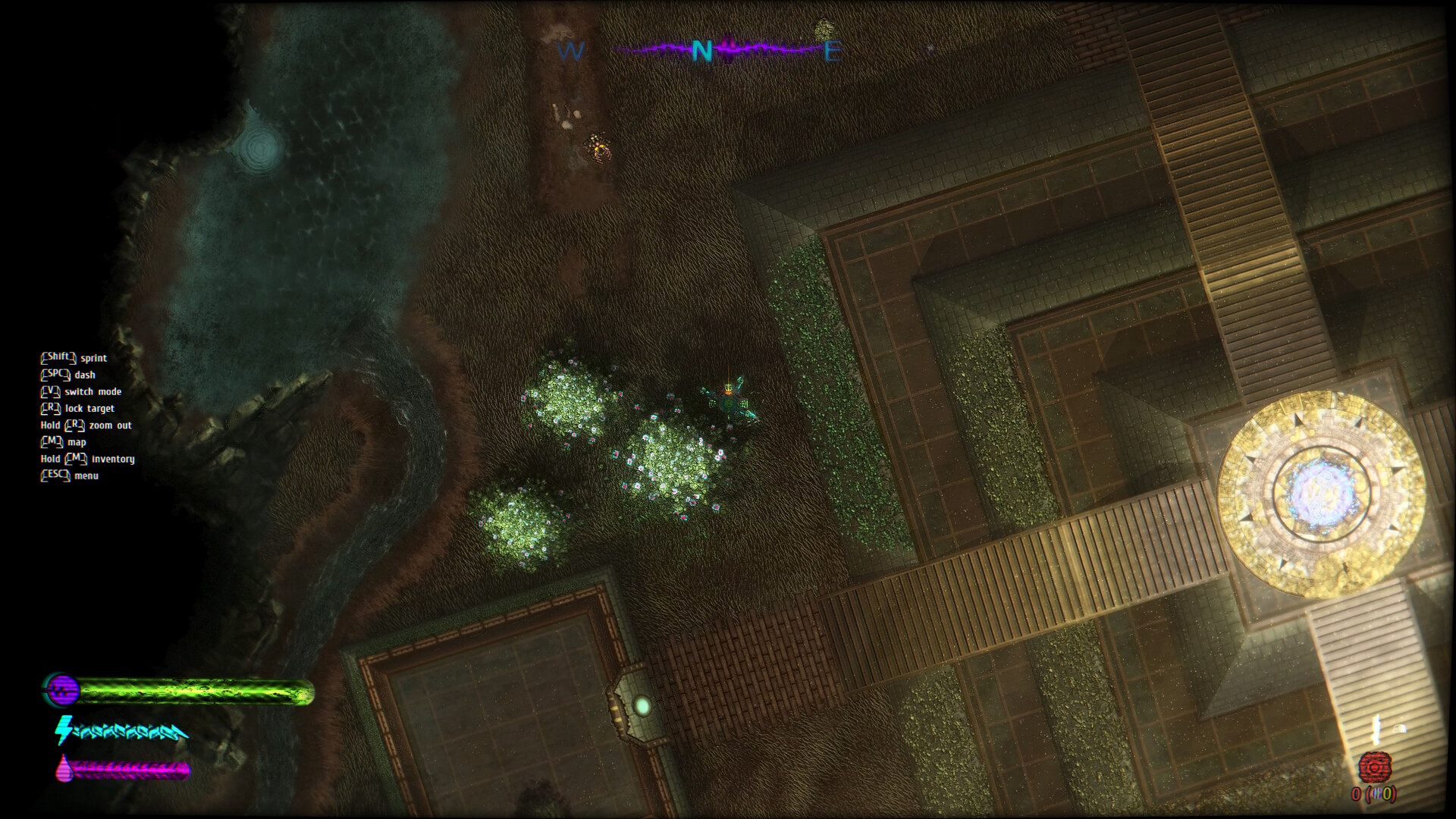Click the magenta droplet mana icon
Image resolution: width=1456 pixels, height=819 pixels.
(x=64, y=767)
